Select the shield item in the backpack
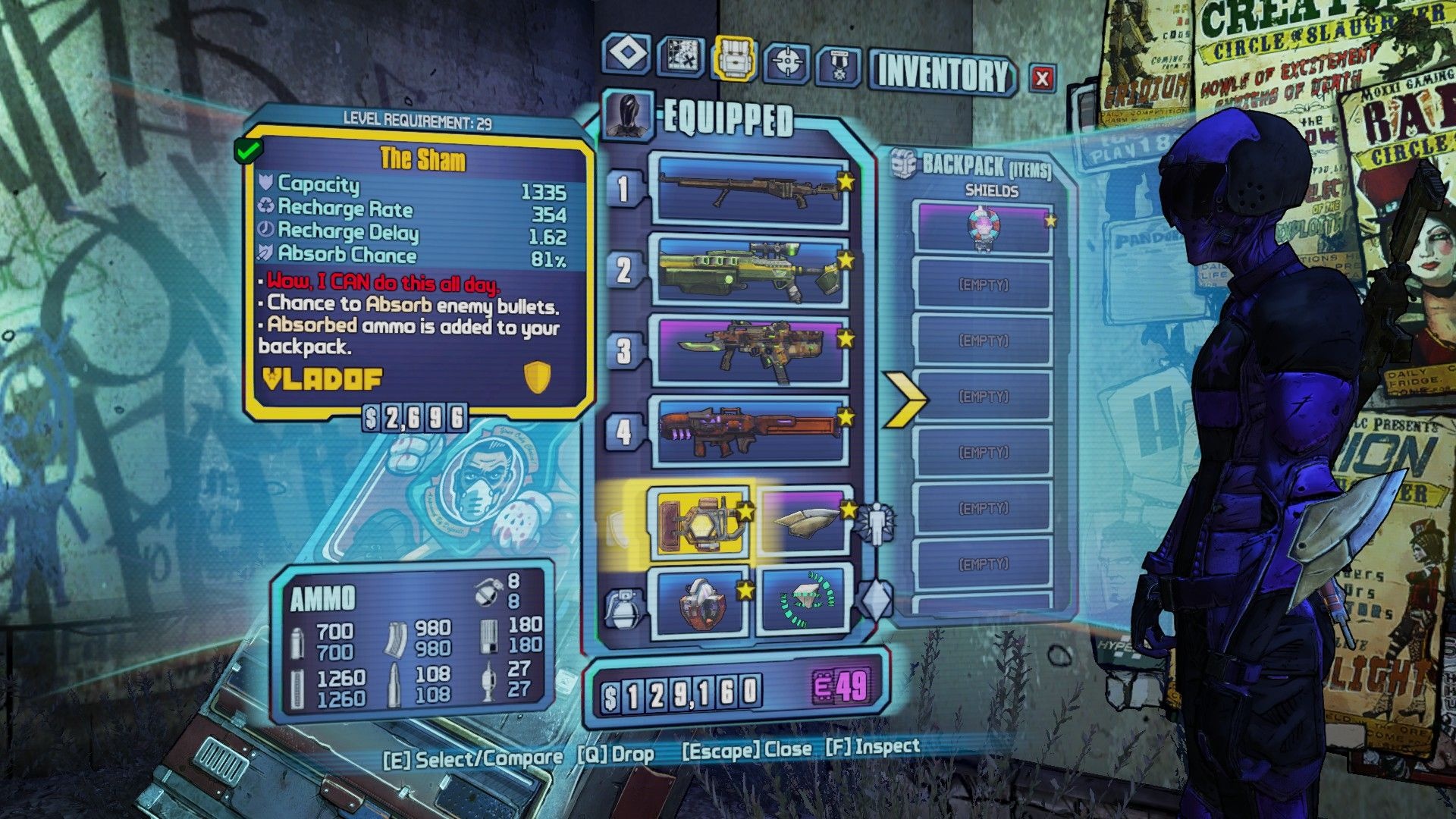1456x819 pixels. point(983,226)
